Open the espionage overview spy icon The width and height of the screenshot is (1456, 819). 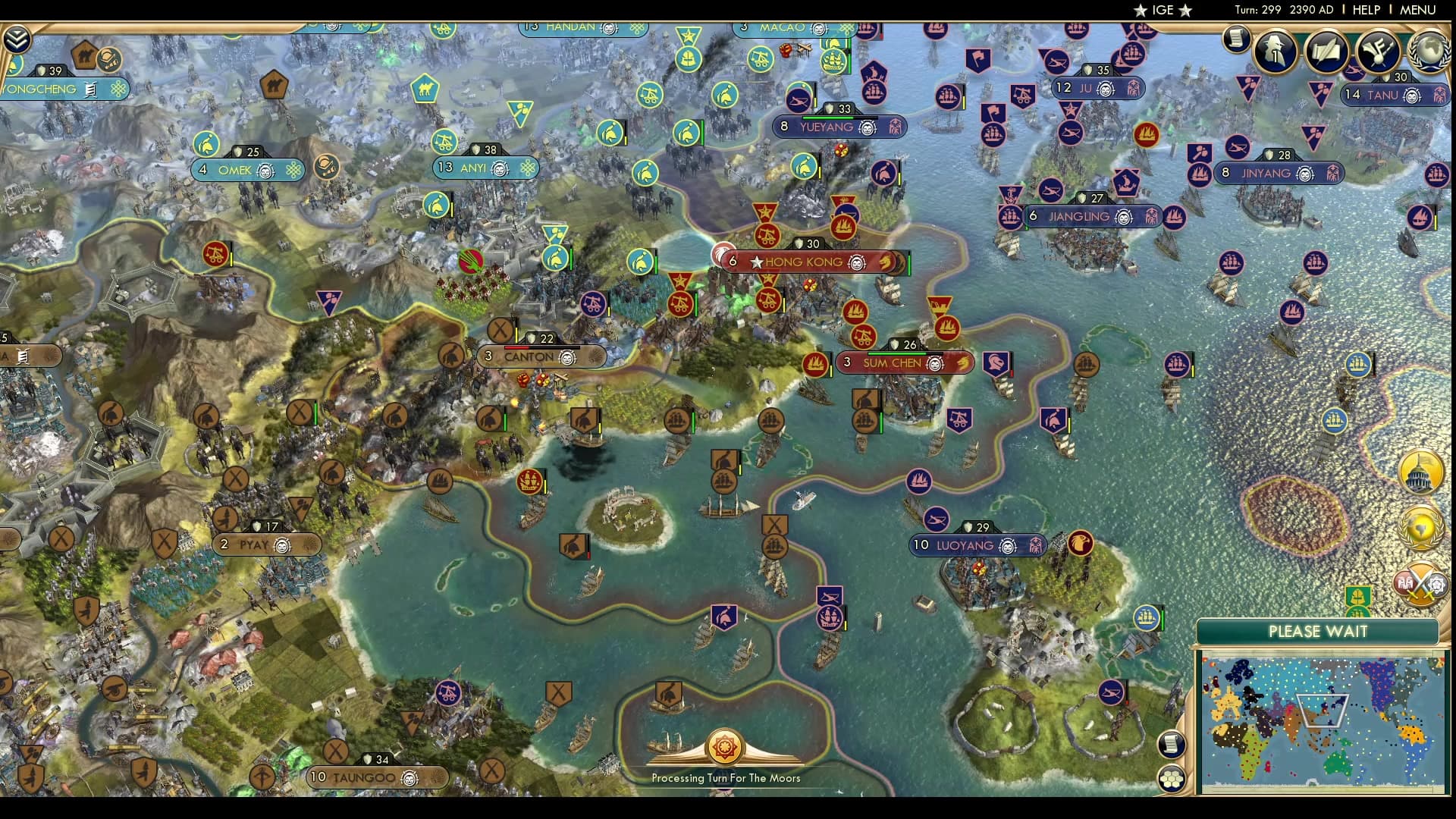tap(1276, 52)
